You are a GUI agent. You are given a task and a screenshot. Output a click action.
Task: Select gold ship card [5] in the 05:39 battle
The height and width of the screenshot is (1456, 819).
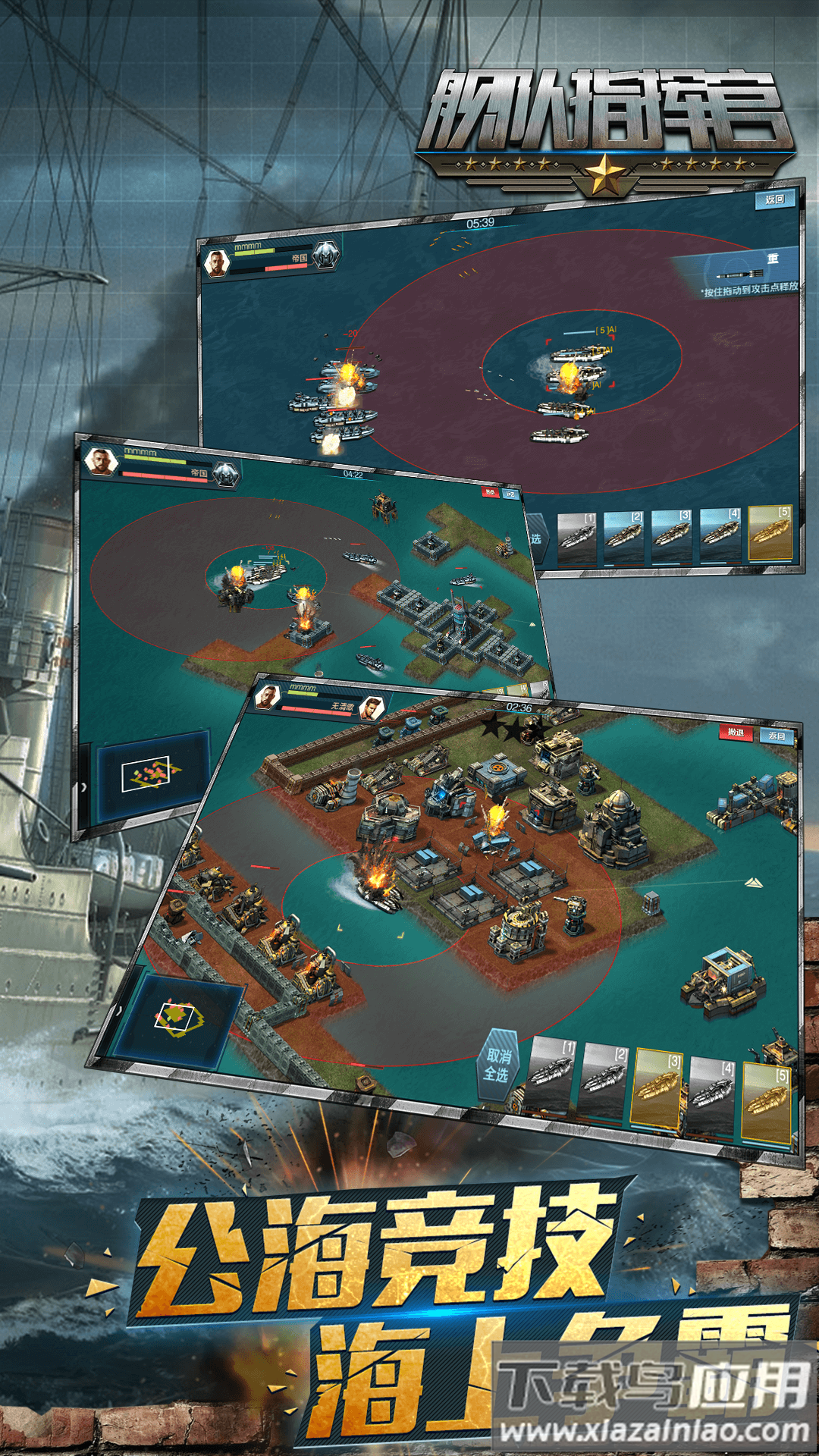click(x=770, y=533)
